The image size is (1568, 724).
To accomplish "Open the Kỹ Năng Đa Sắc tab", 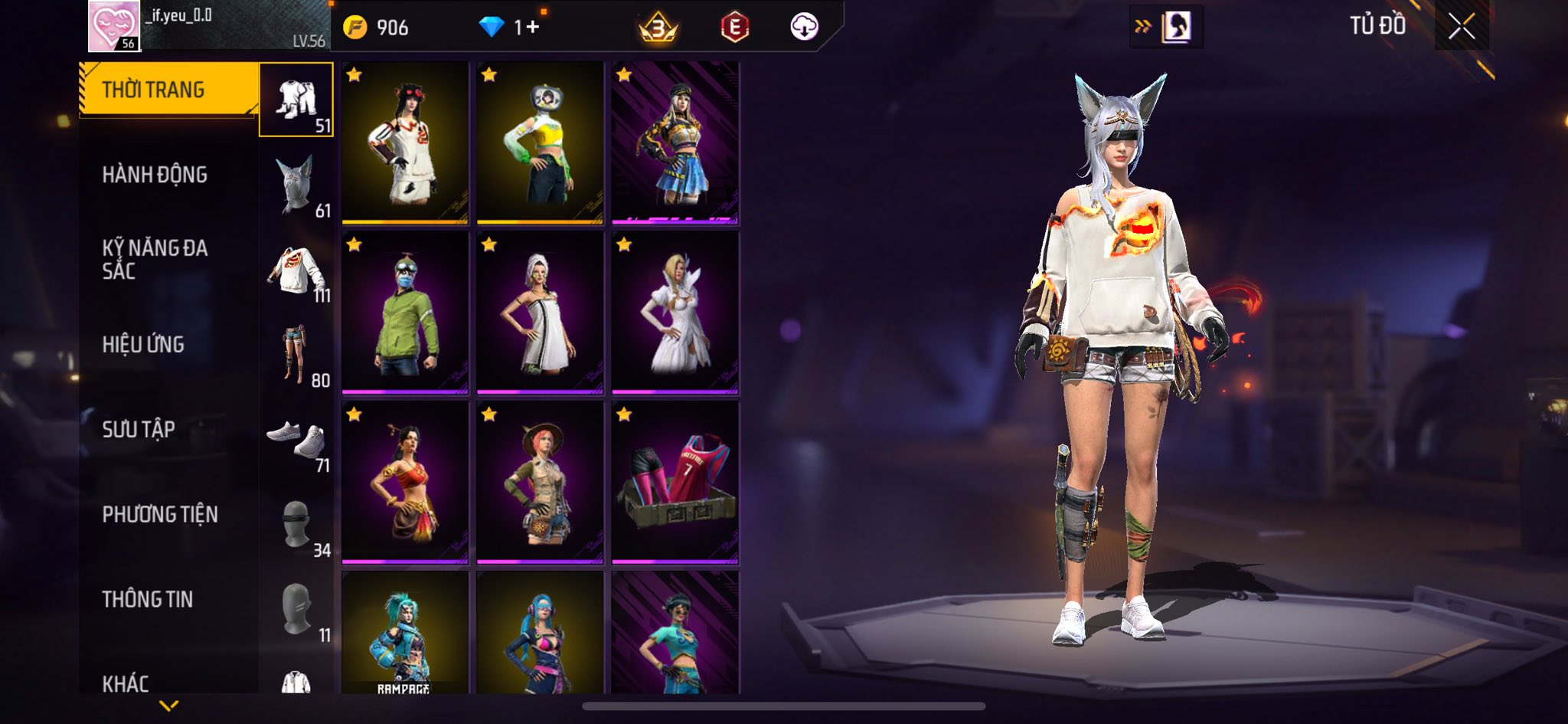I will [x=155, y=259].
